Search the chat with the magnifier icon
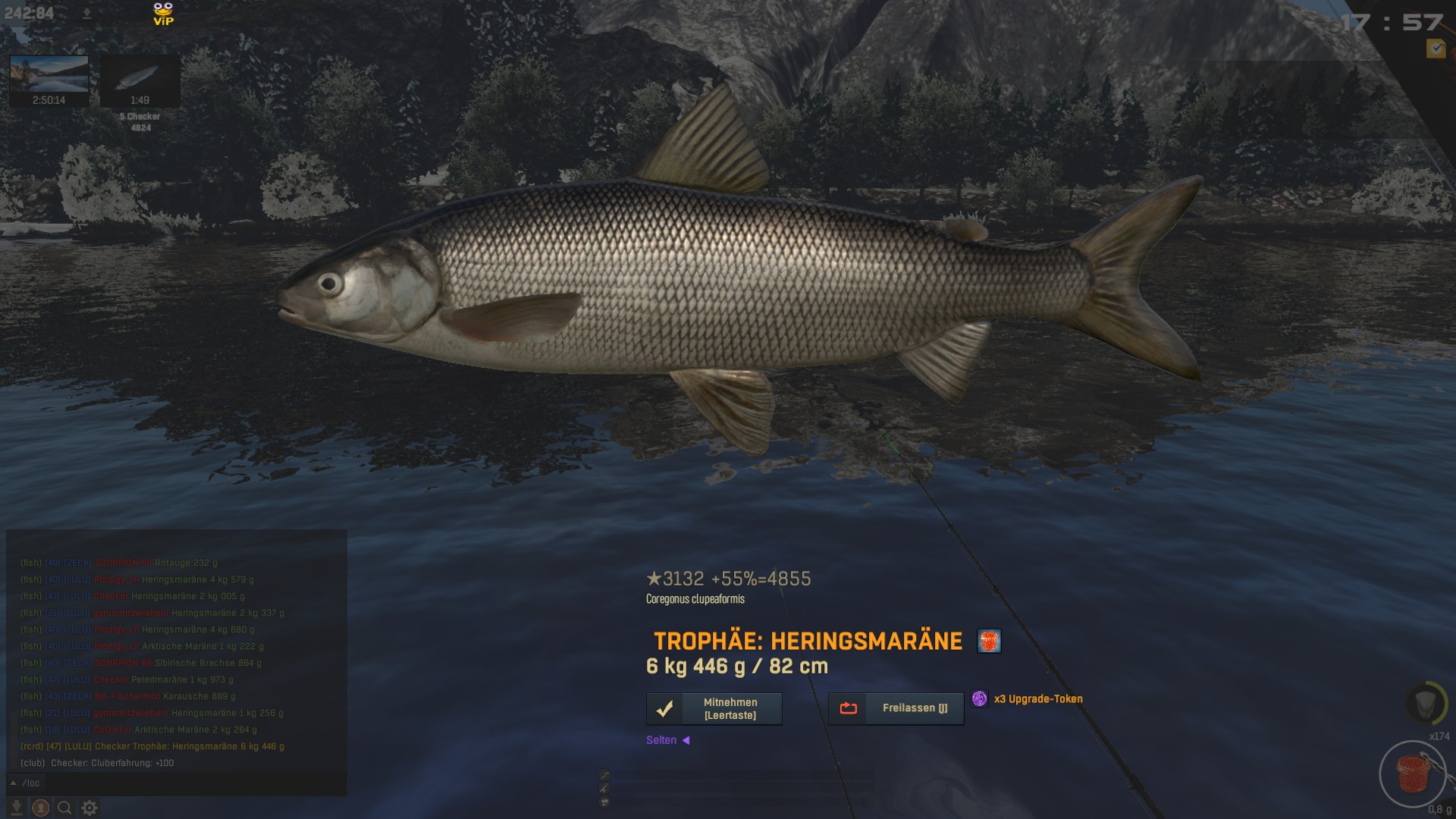The image size is (1456, 819). point(64,808)
